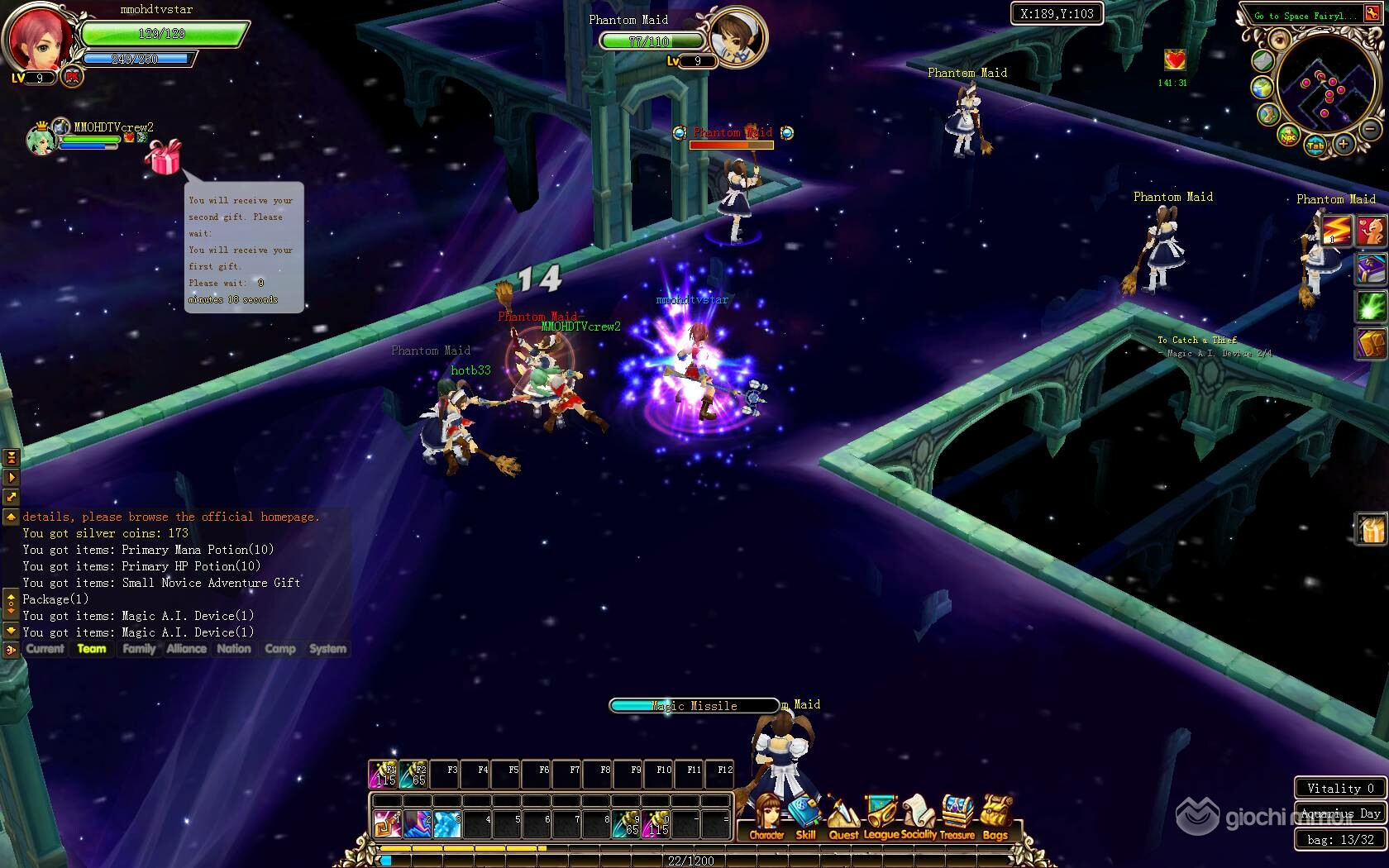Activate the lightning bolt icon on right

pos(1335,230)
